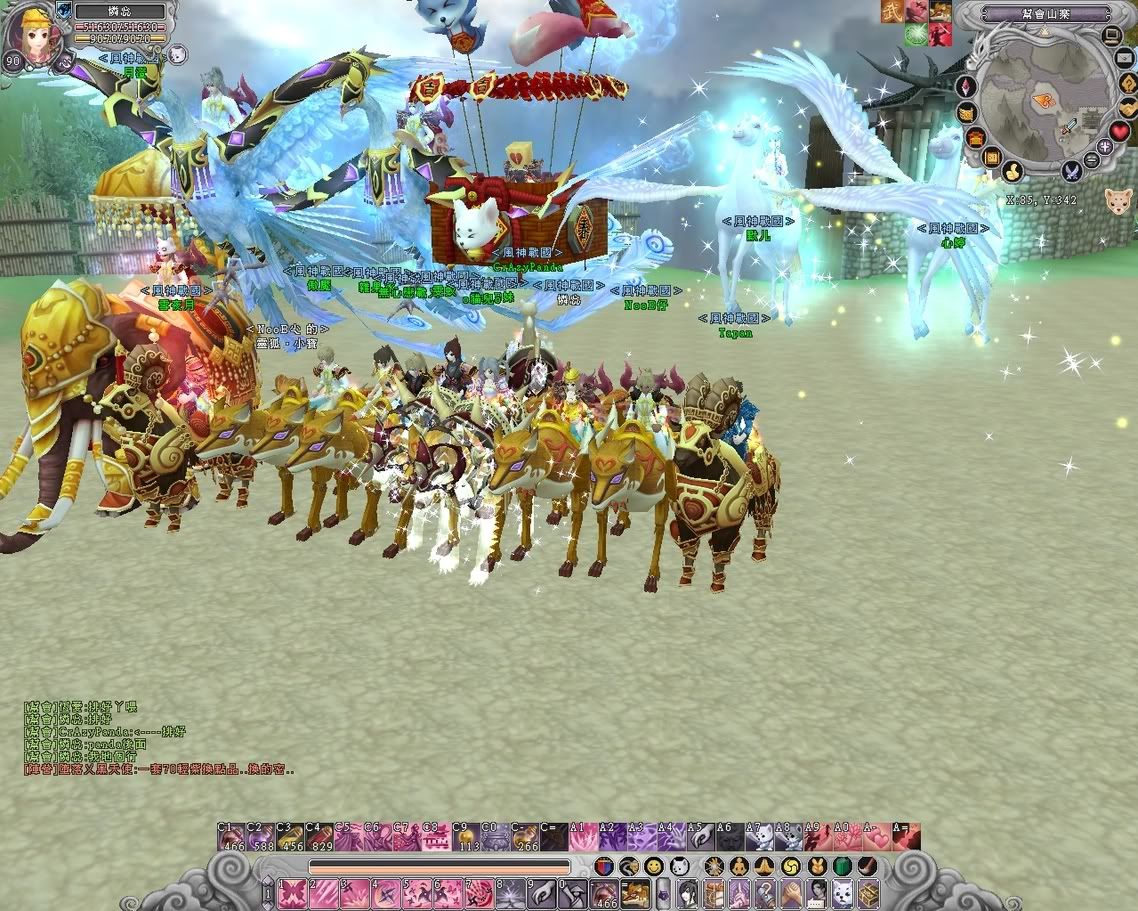Click the minimap zoom-out minus button

point(1092,160)
